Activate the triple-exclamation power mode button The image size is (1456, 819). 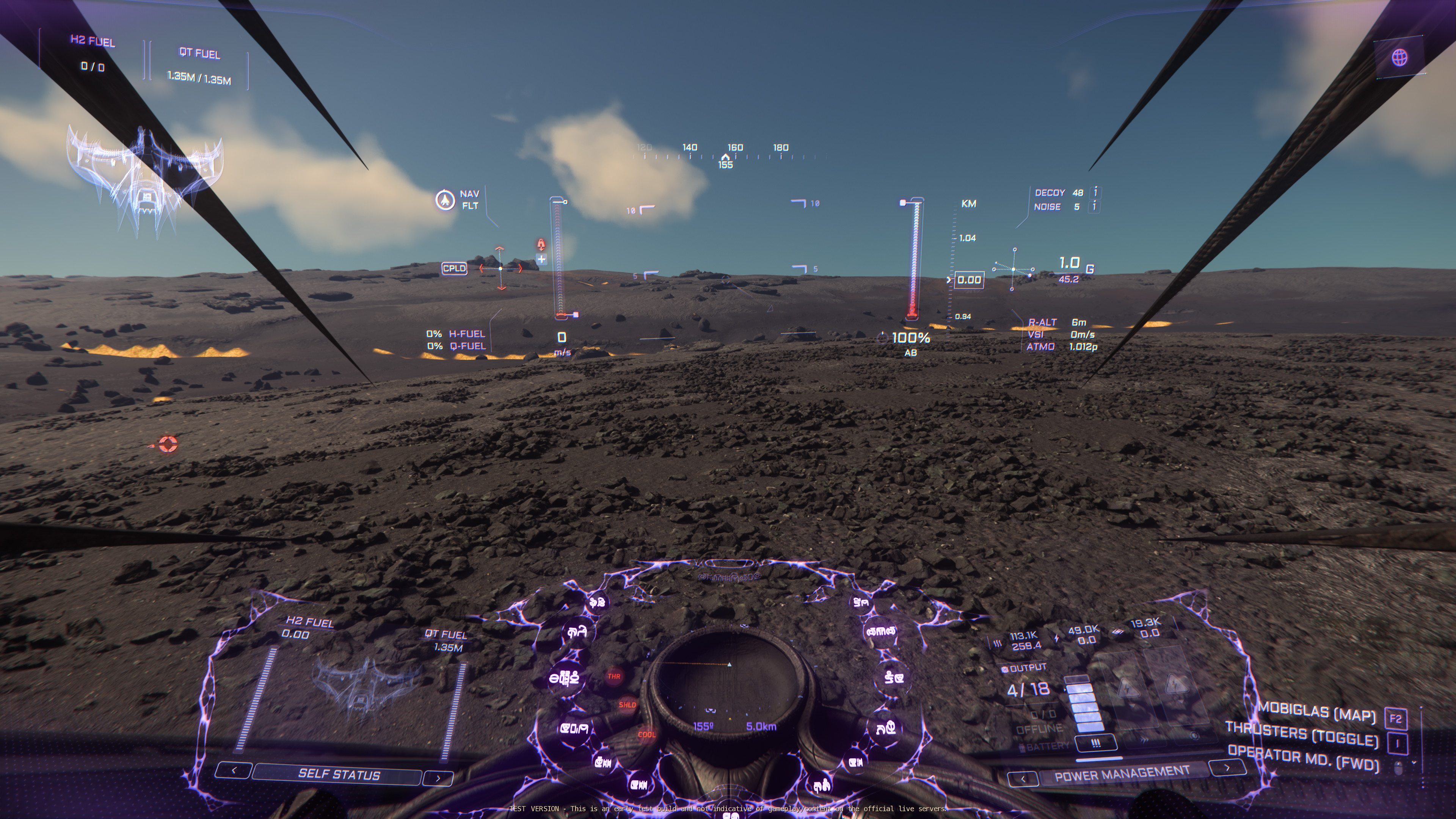[x=1095, y=743]
